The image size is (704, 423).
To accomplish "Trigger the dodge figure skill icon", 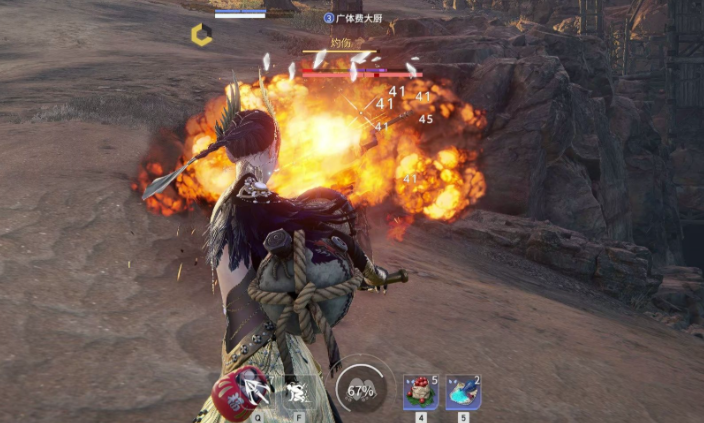I will (298, 391).
